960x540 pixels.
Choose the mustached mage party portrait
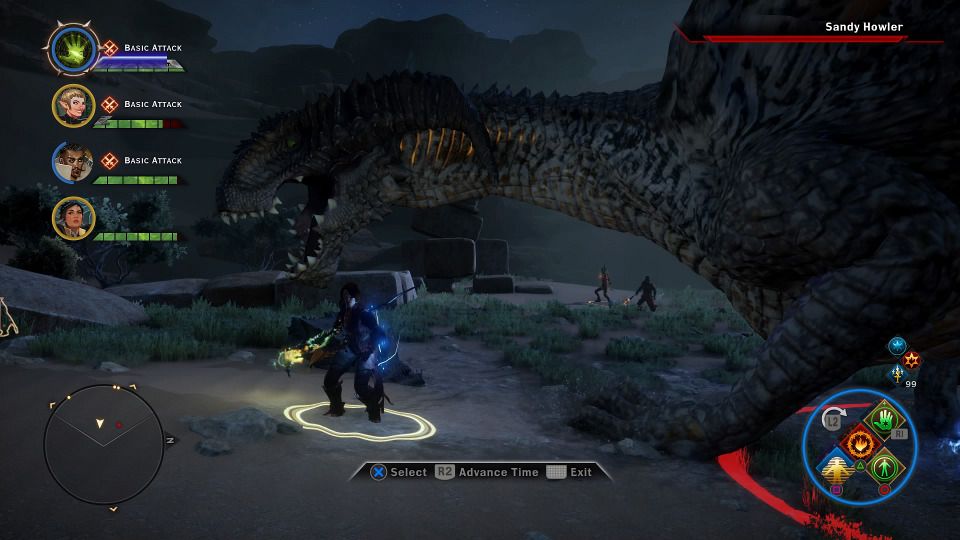(x=73, y=162)
